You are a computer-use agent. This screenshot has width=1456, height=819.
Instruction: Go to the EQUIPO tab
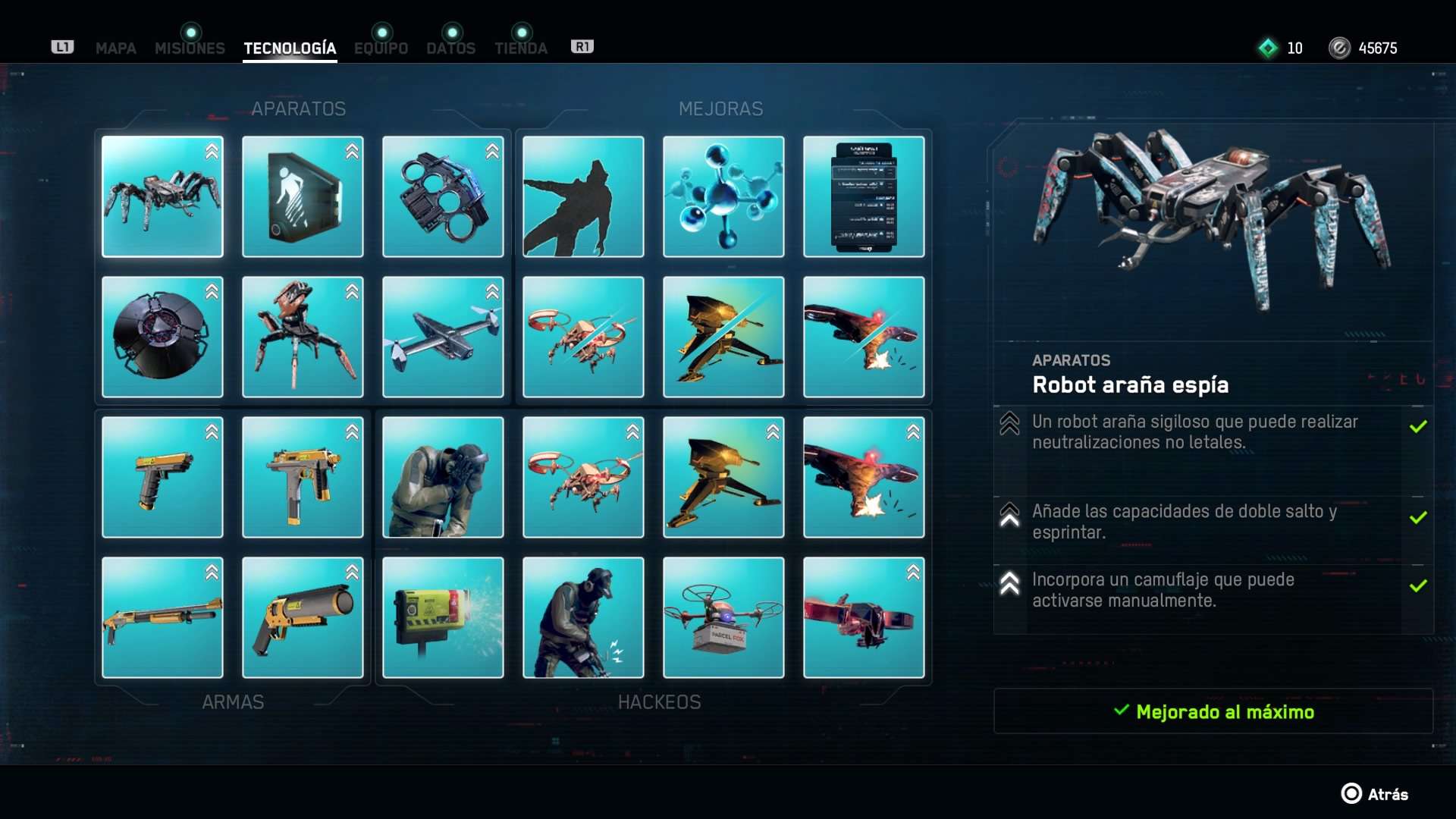click(381, 49)
